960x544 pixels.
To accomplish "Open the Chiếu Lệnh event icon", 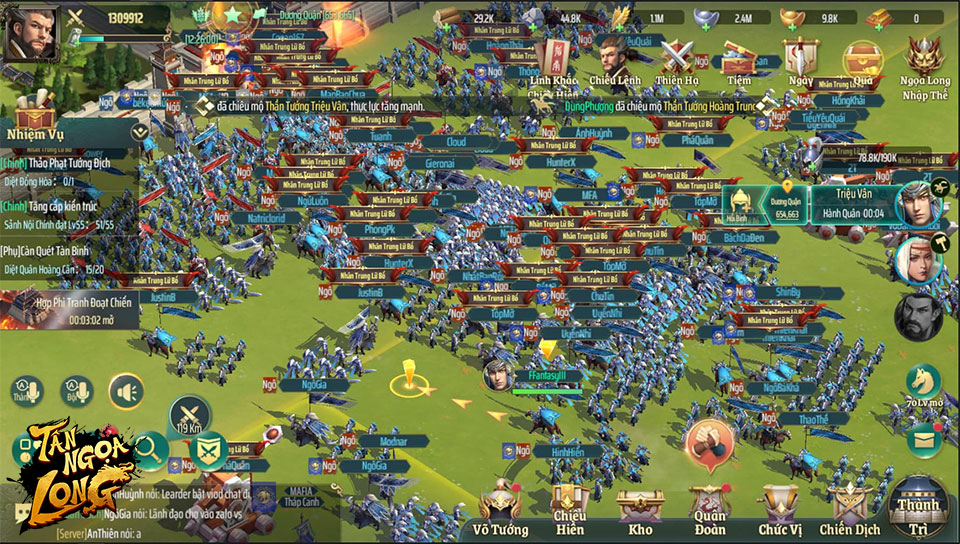I will 614,59.
